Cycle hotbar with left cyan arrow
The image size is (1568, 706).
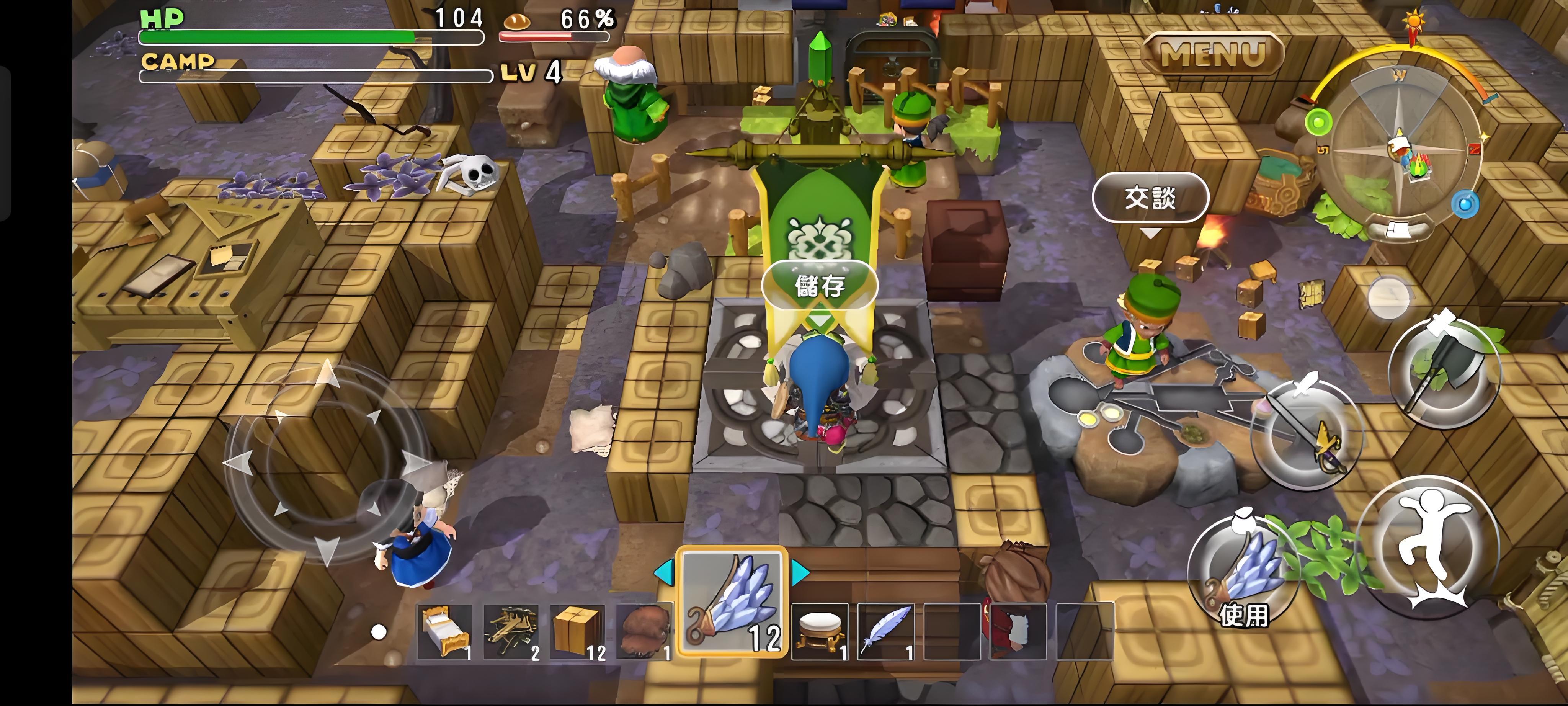coord(663,572)
